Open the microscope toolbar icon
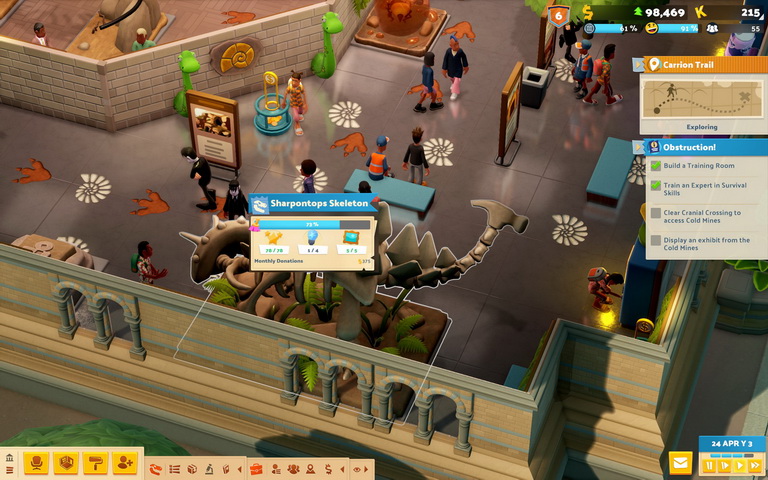Screen dimensions: 768x480 coord(210,468)
